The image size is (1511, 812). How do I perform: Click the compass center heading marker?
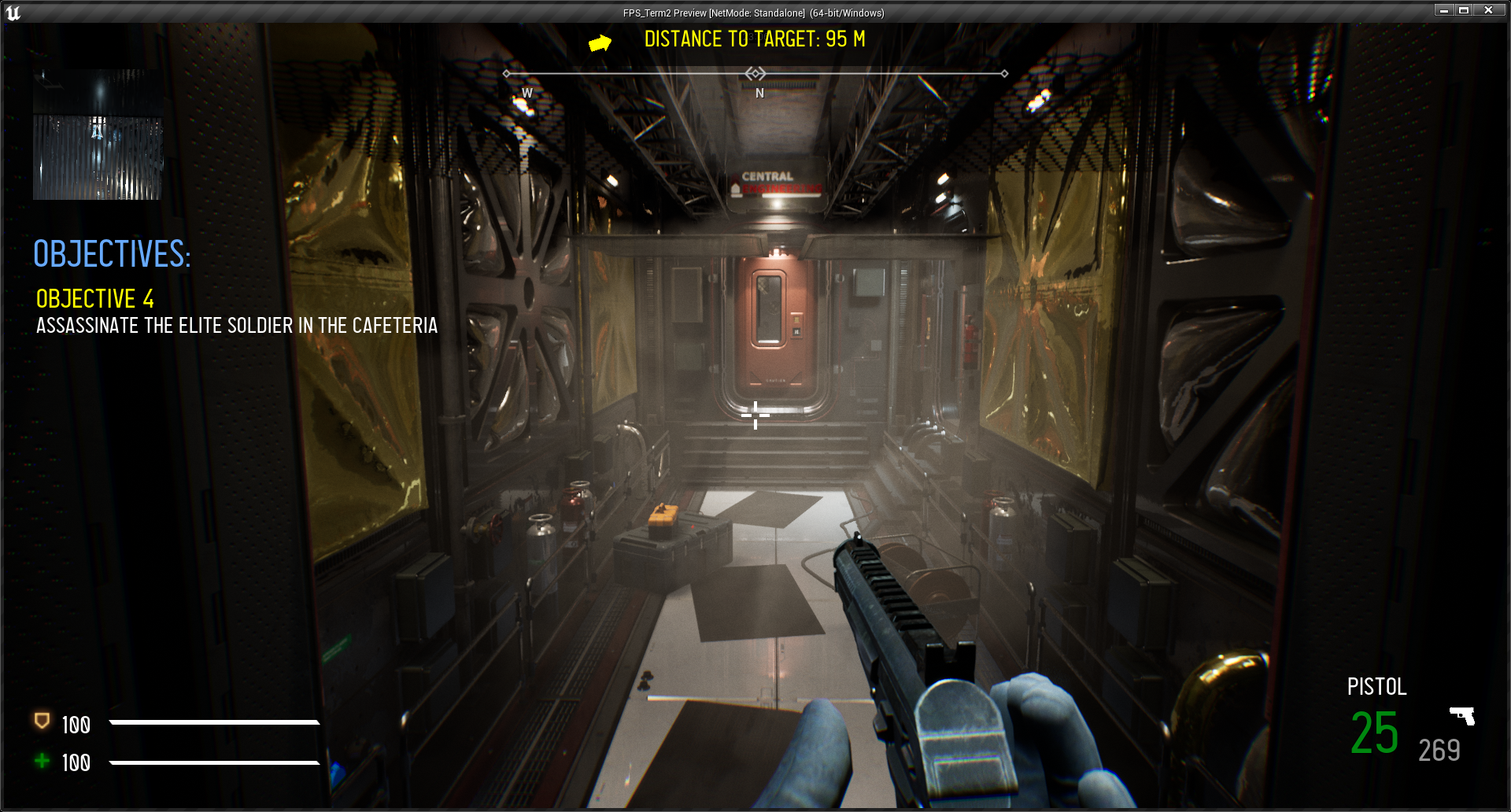755,74
